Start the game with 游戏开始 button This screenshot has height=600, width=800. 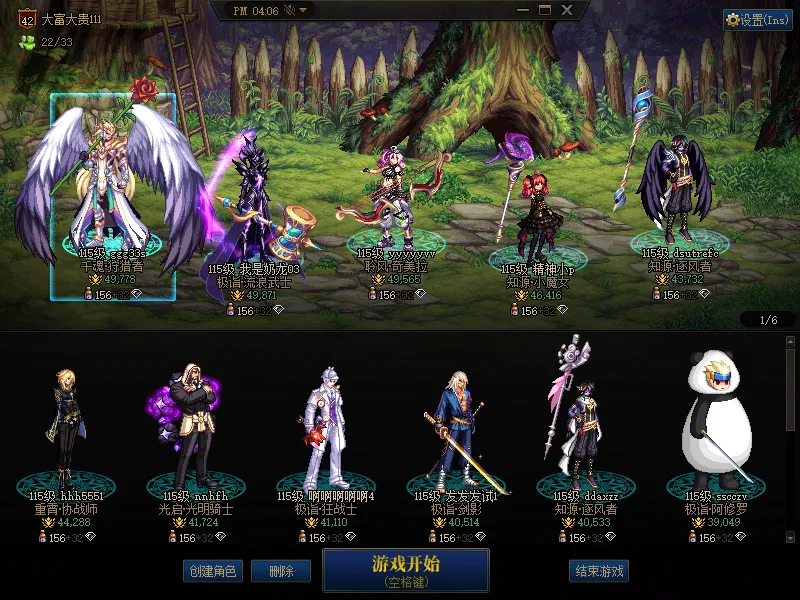click(405, 570)
